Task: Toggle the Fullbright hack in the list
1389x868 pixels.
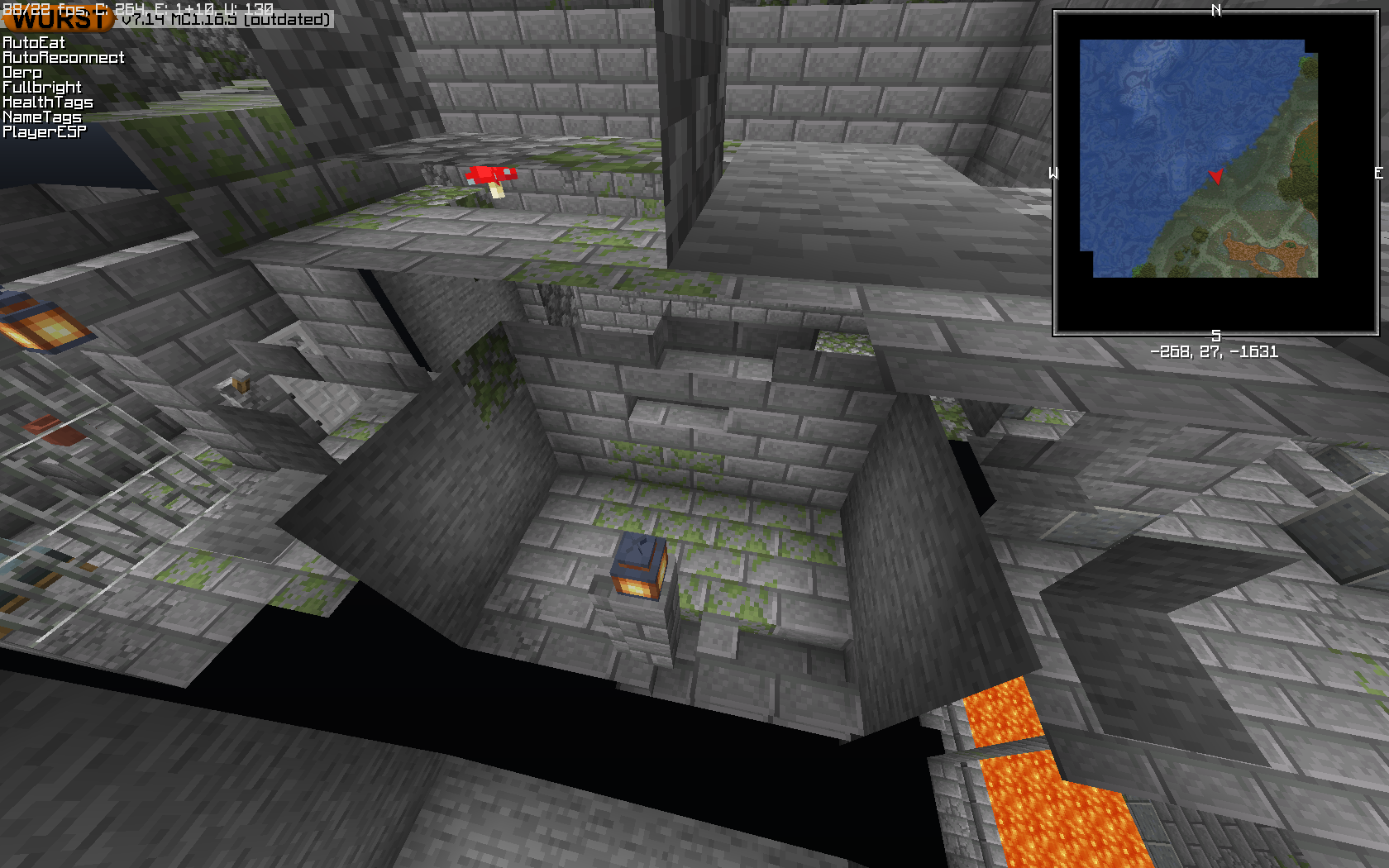Action: 41,86
